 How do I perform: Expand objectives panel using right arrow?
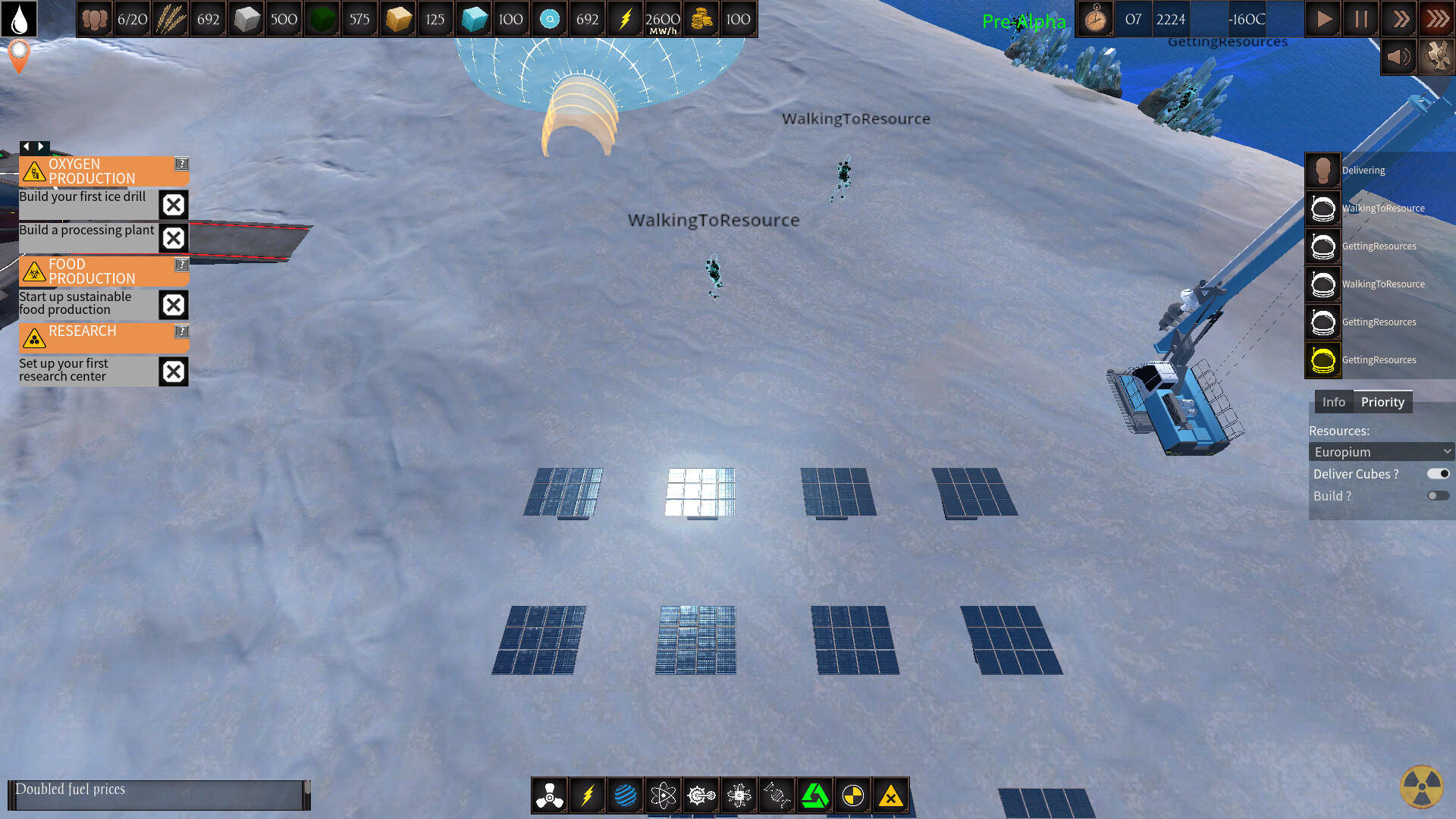42,146
